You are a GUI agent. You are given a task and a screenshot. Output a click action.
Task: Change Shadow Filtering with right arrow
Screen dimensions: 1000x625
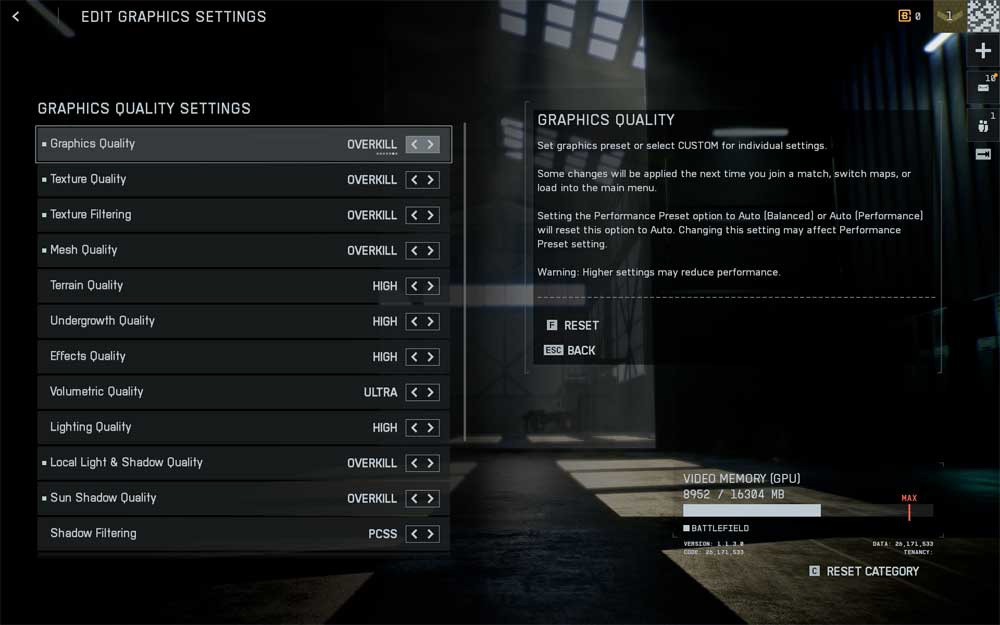tap(431, 534)
